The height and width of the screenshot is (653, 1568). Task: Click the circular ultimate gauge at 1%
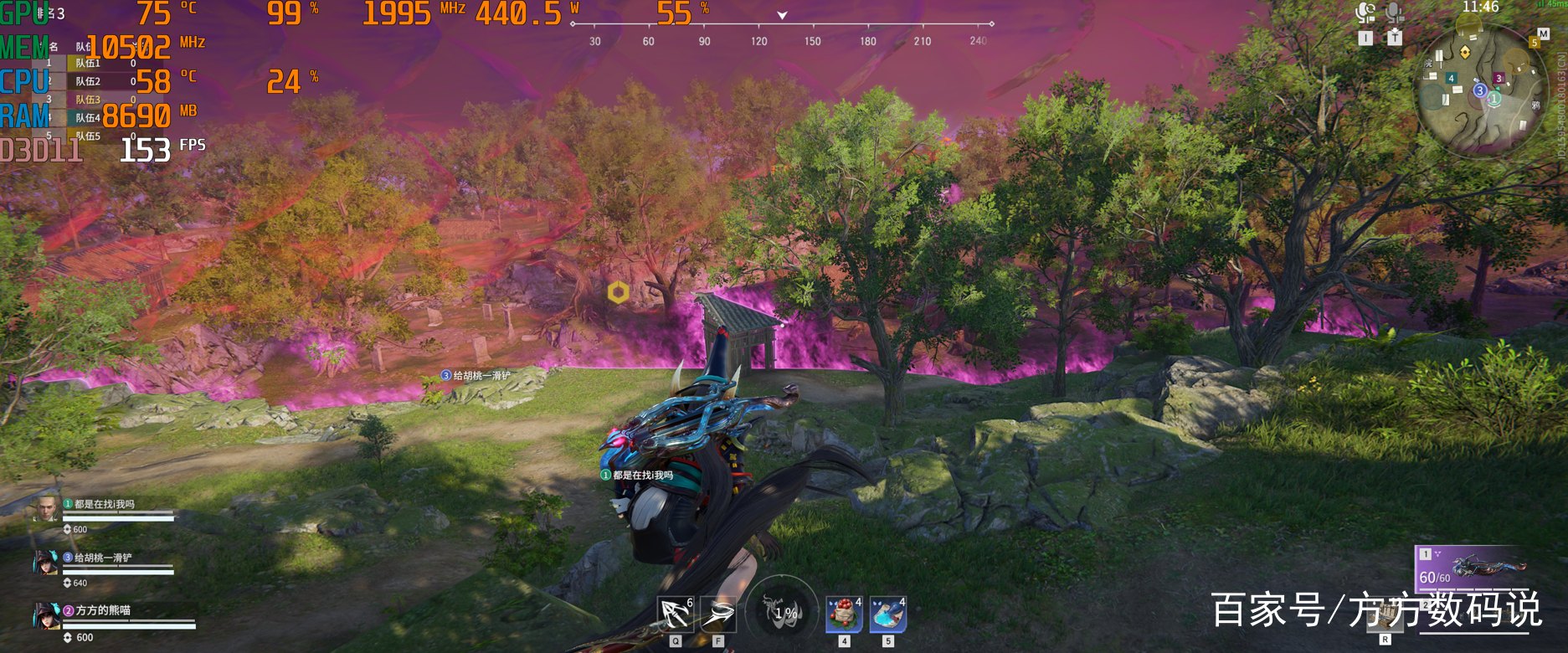coord(783,612)
